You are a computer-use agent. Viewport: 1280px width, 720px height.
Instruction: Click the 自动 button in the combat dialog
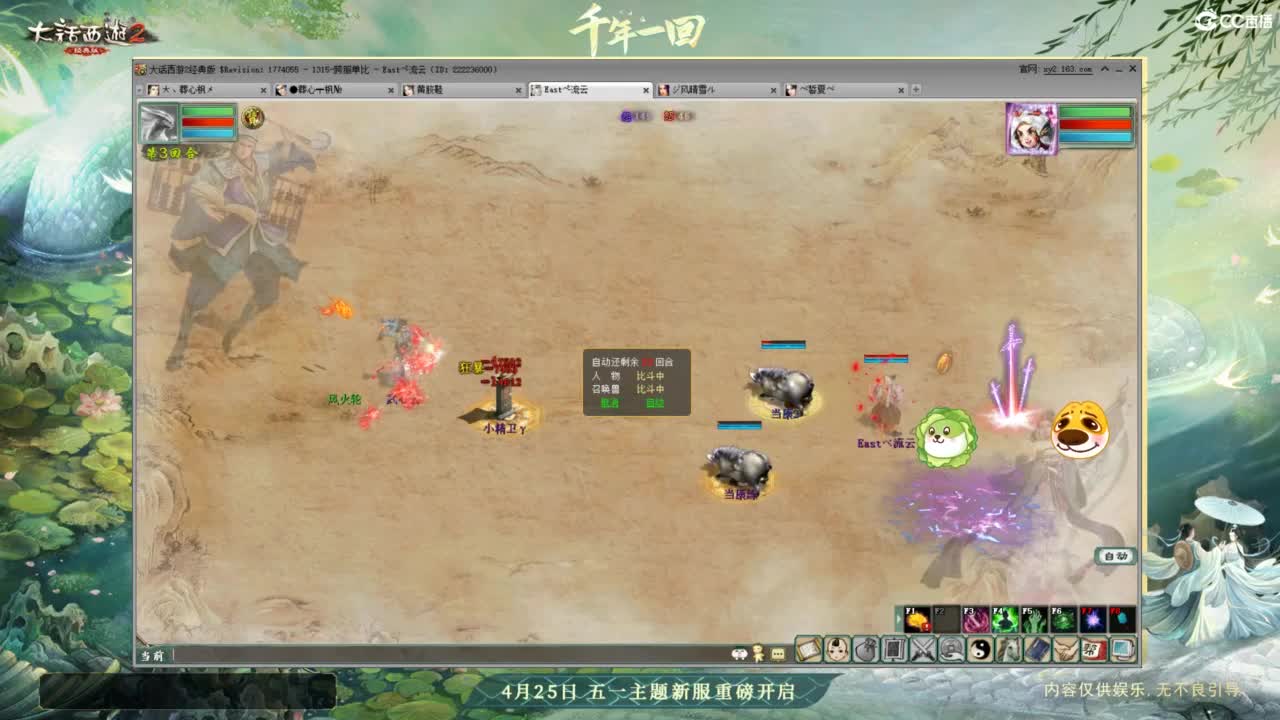click(x=655, y=404)
